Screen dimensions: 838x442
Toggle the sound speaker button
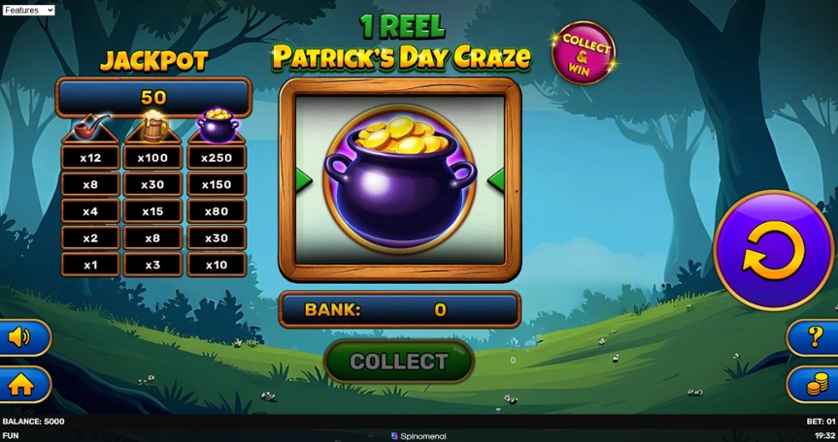click(x=20, y=338)
